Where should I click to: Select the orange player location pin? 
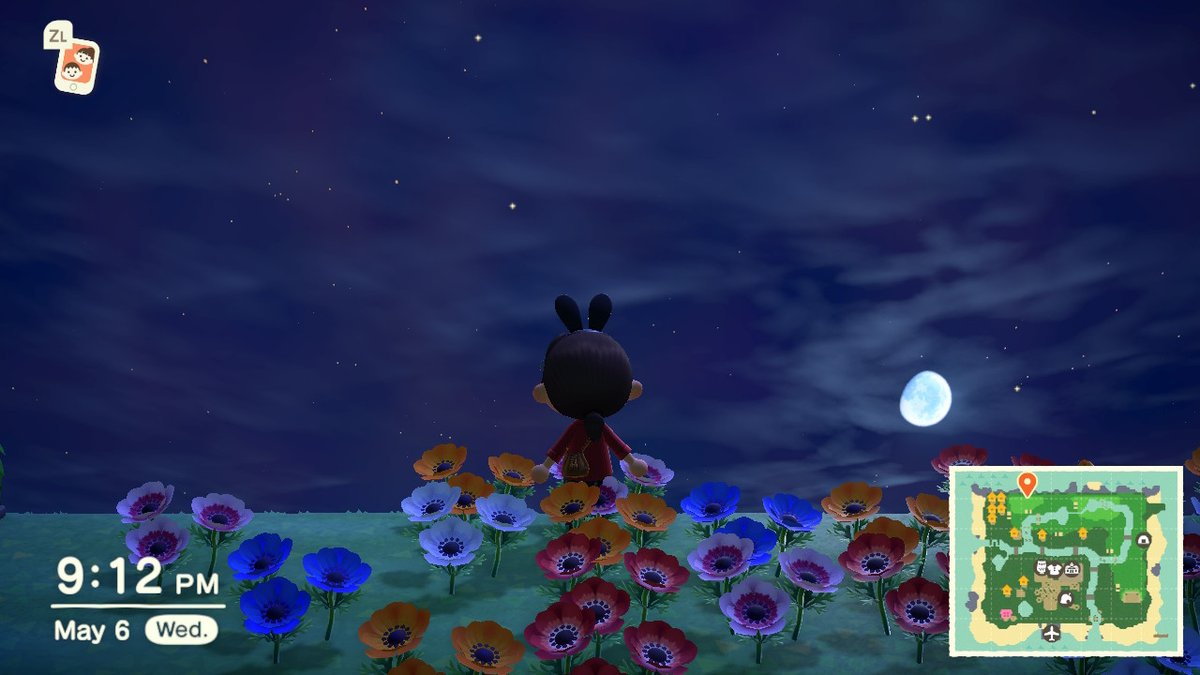tap(1026, 484)
